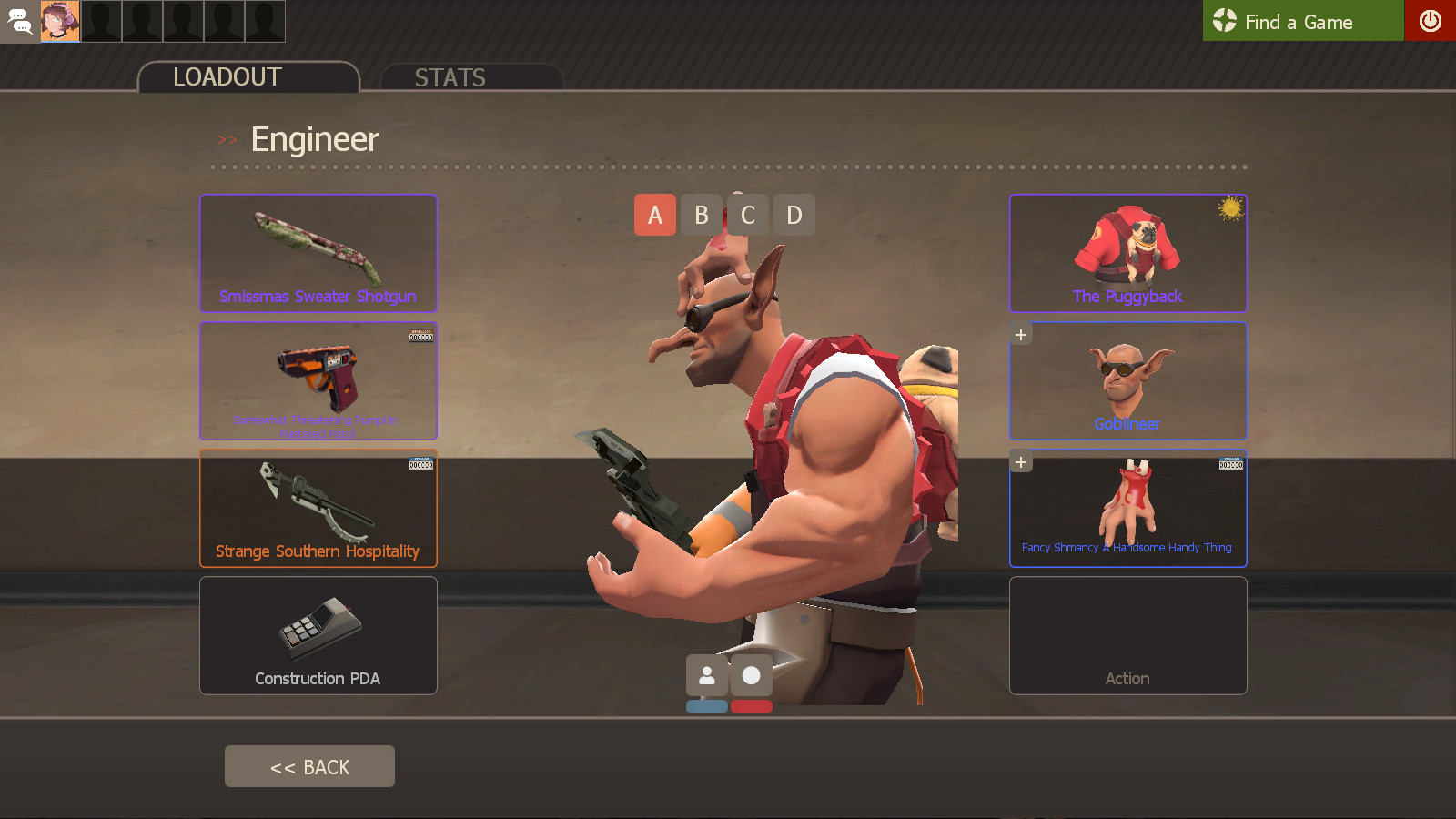This screenshot has width=1456, height=819.
Task: Select loadout preset B
Action: [702, 215]
